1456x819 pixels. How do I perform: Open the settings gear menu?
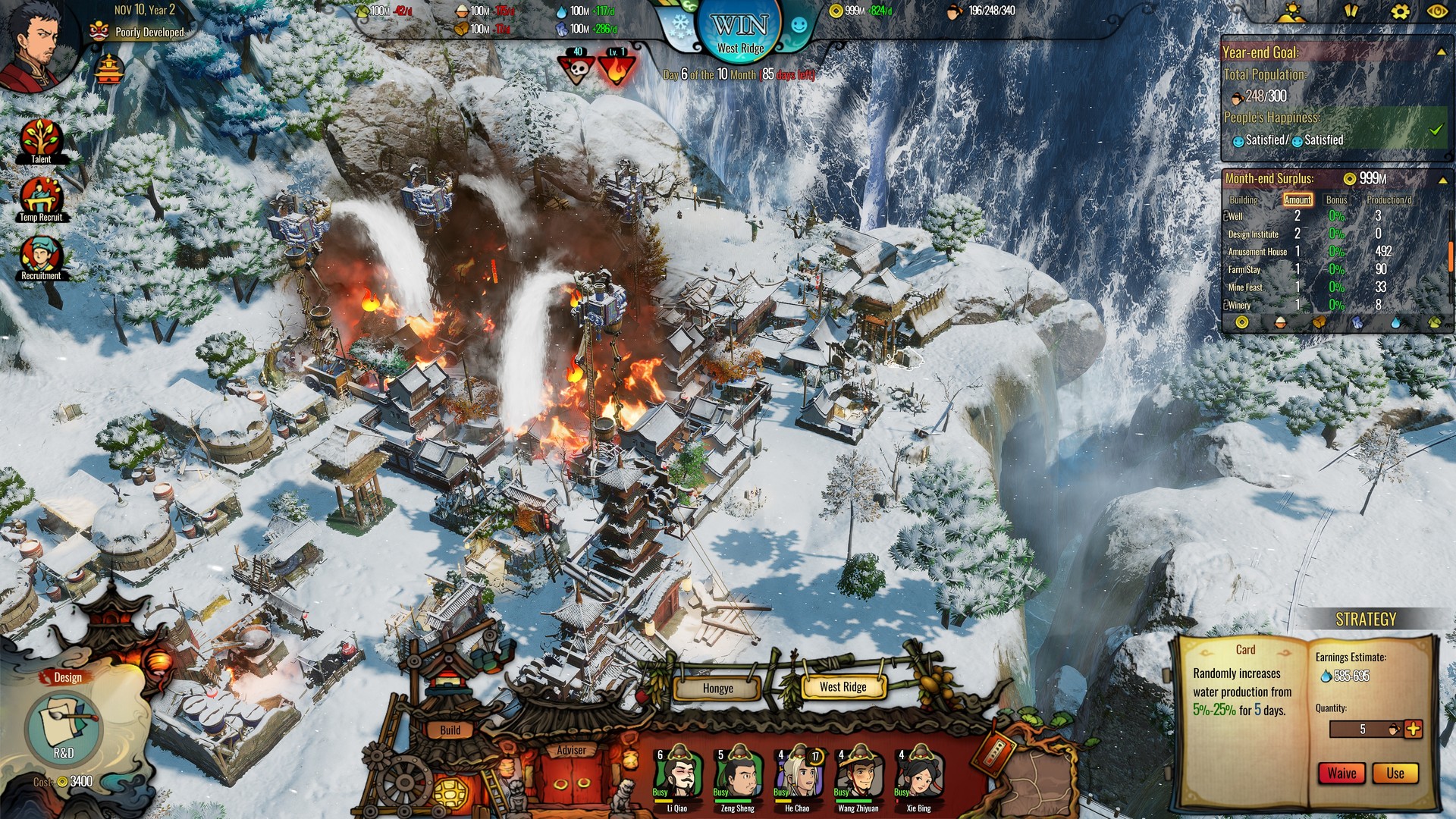pos(1400,11)
